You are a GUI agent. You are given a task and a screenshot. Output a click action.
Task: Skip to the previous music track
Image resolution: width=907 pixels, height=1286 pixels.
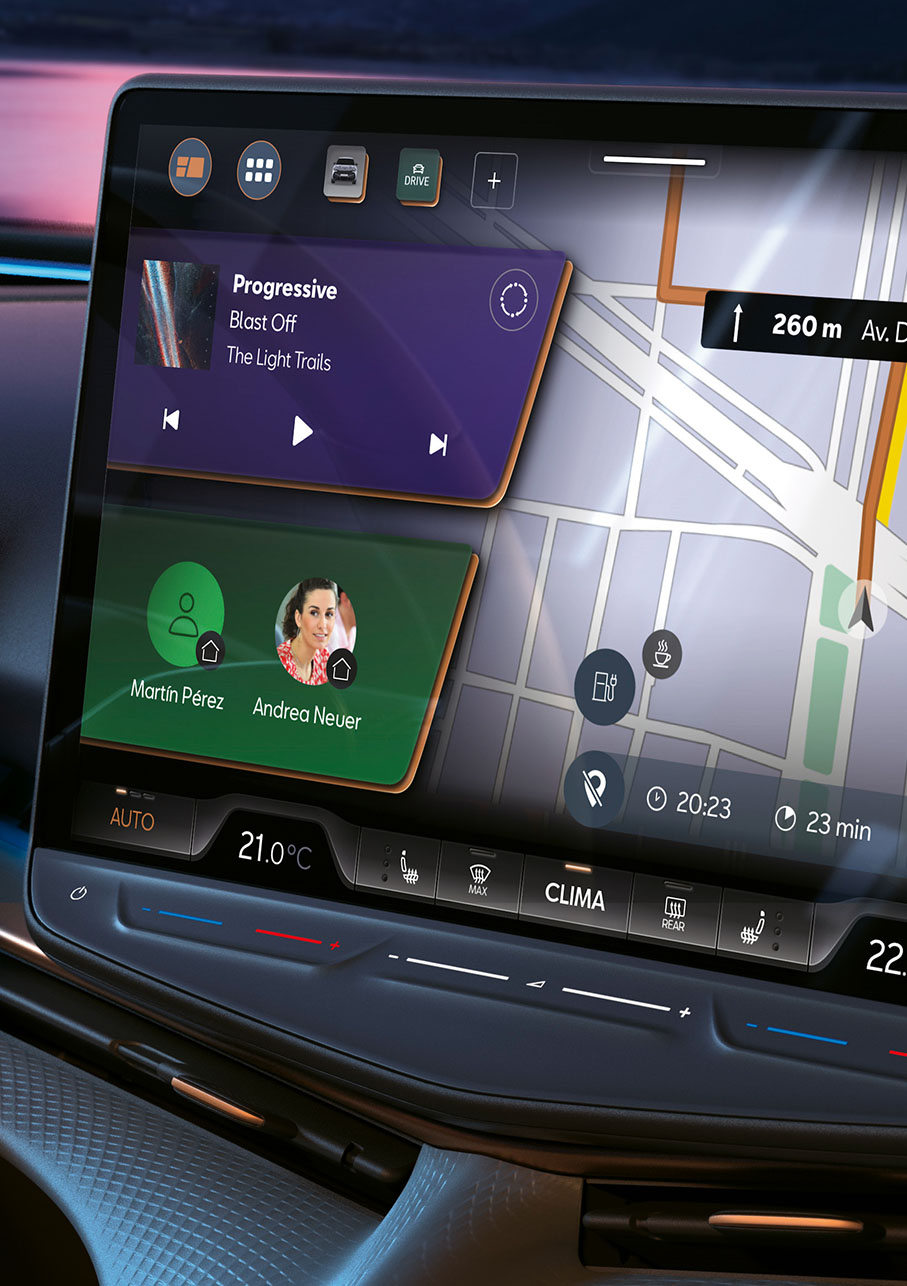click(171, 420)
